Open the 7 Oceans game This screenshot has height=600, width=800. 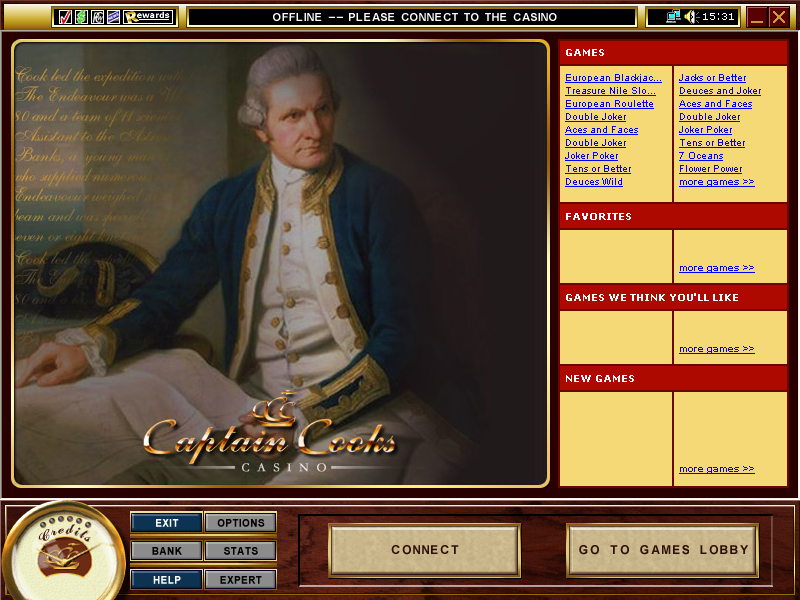pyautogui.click(x=701, y=156)
